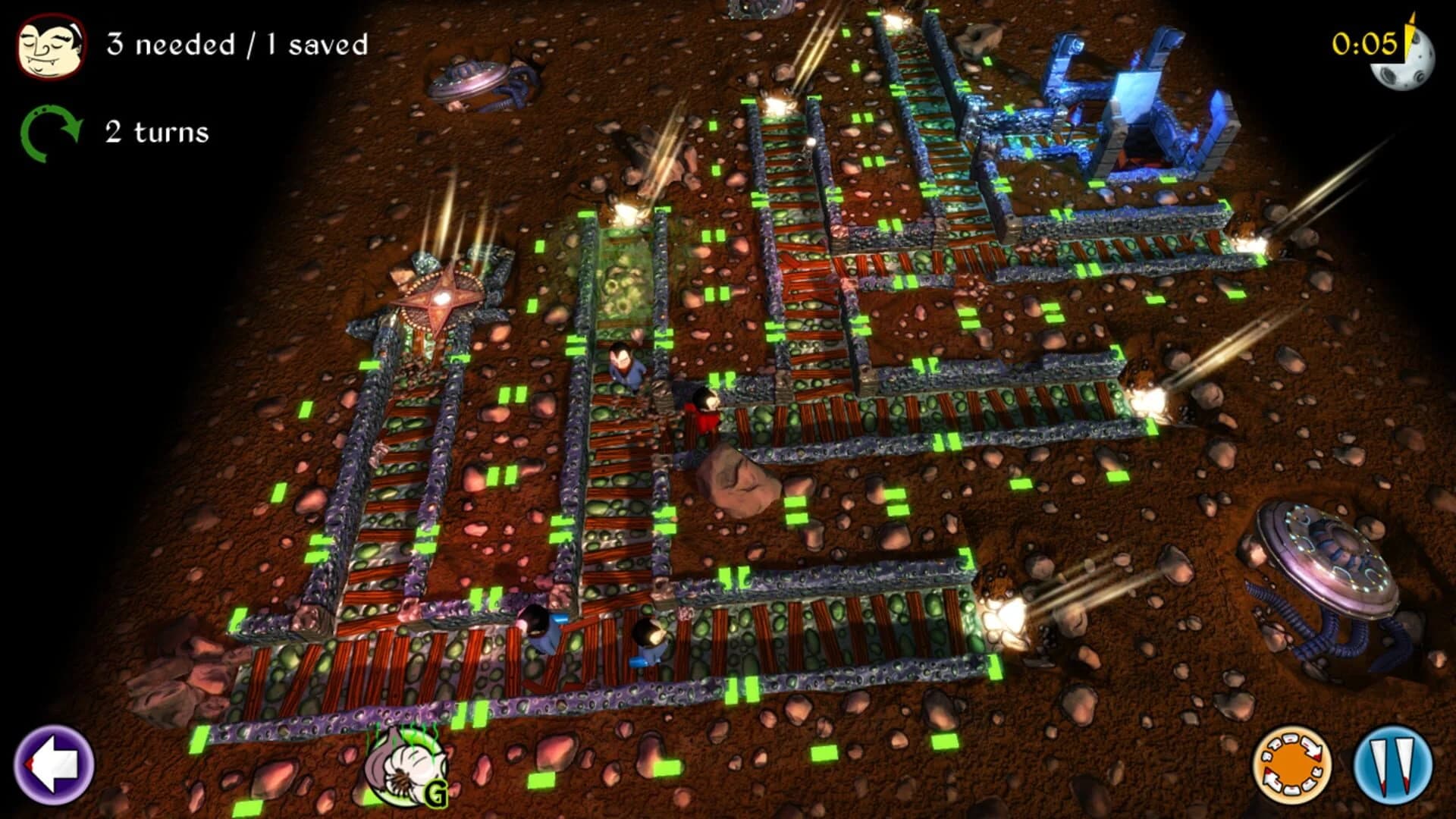Click the large rock blocking the center path
Screen dimensions: 1456x819
(732, 478)
